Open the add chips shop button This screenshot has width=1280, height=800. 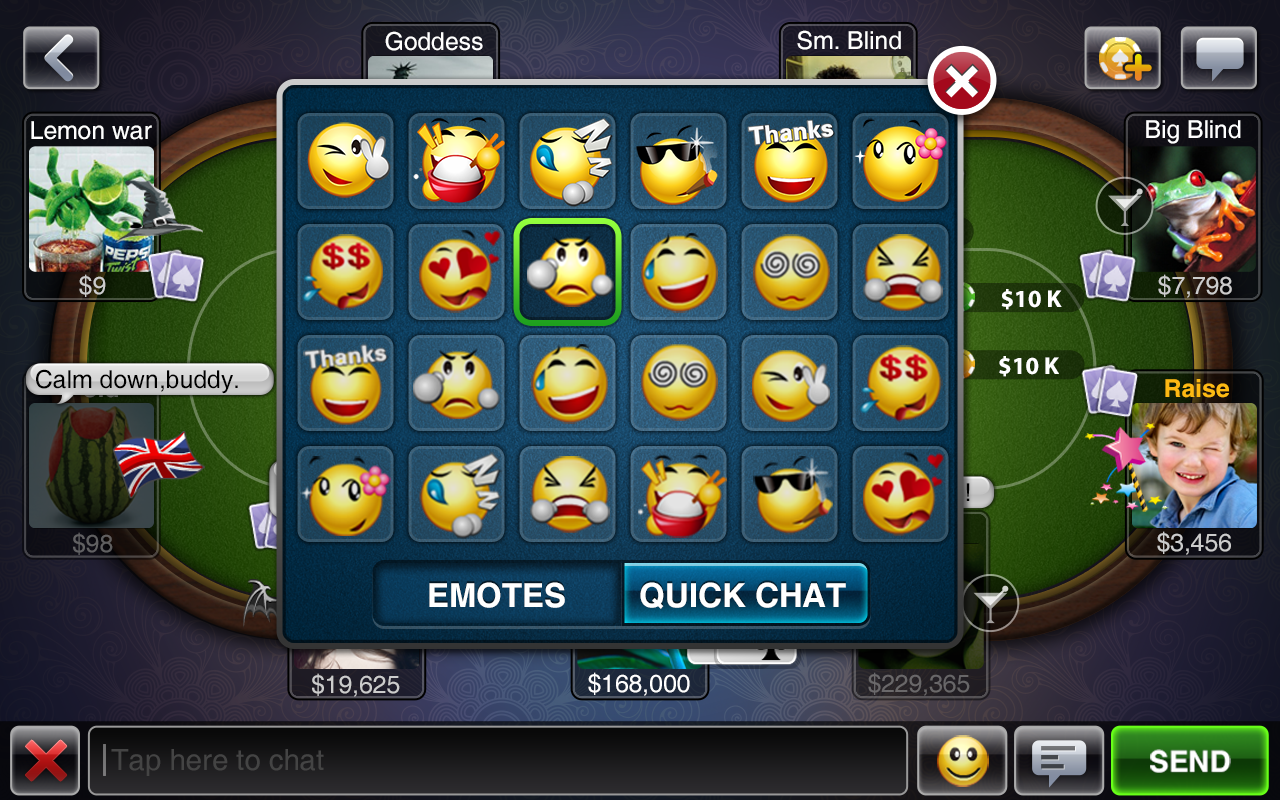(x=1123, y=58)
